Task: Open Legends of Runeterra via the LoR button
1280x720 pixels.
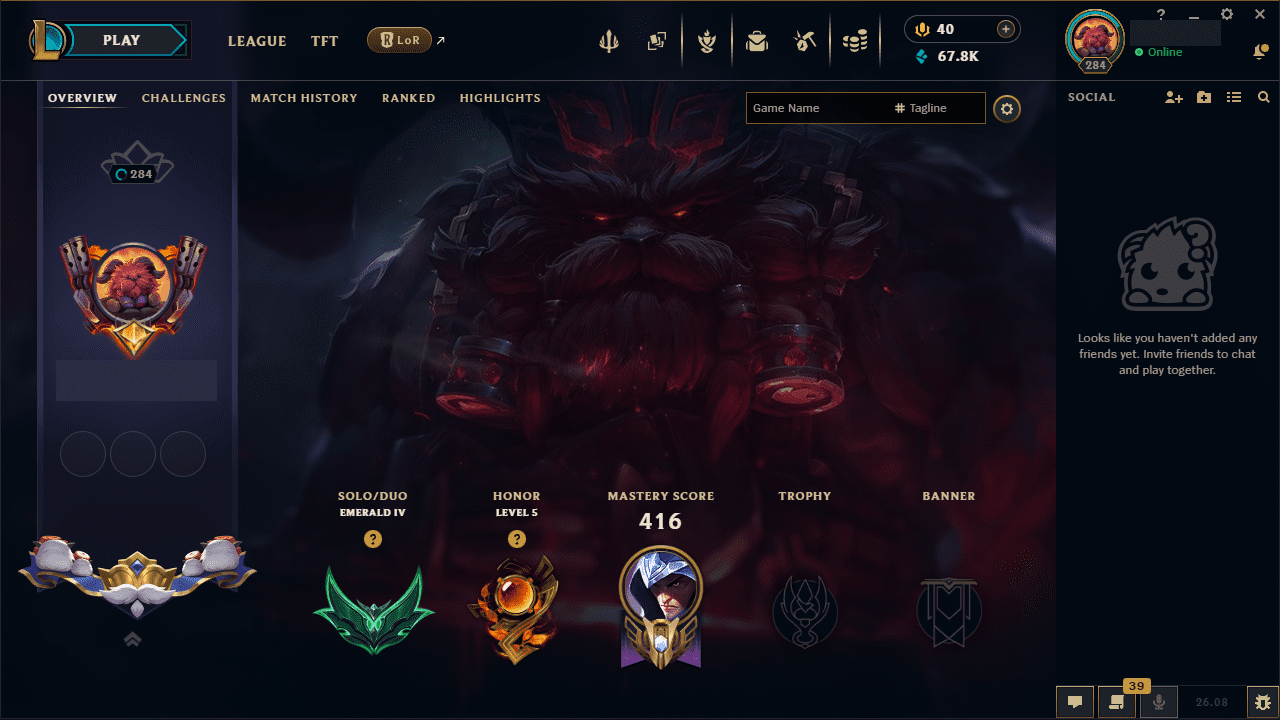Action: pyautogui.click(x=400, y=40)
